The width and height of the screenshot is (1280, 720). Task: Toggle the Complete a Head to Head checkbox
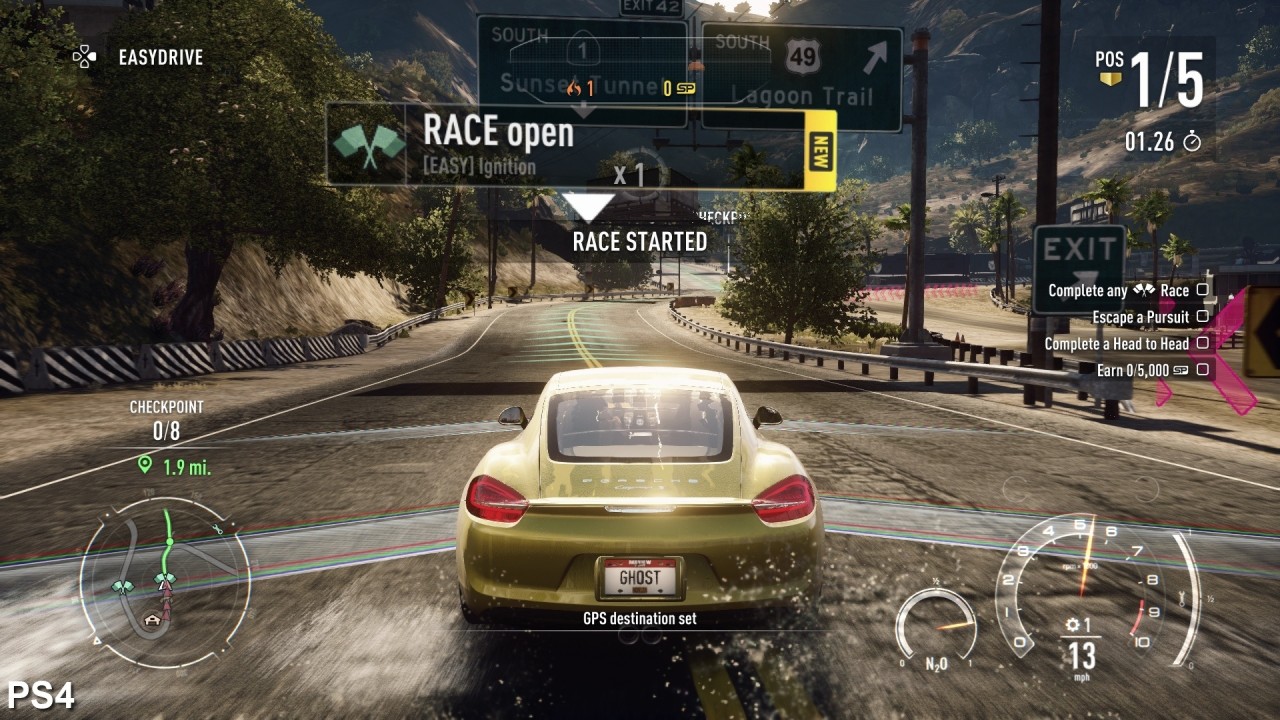(x=1202, y=343)
